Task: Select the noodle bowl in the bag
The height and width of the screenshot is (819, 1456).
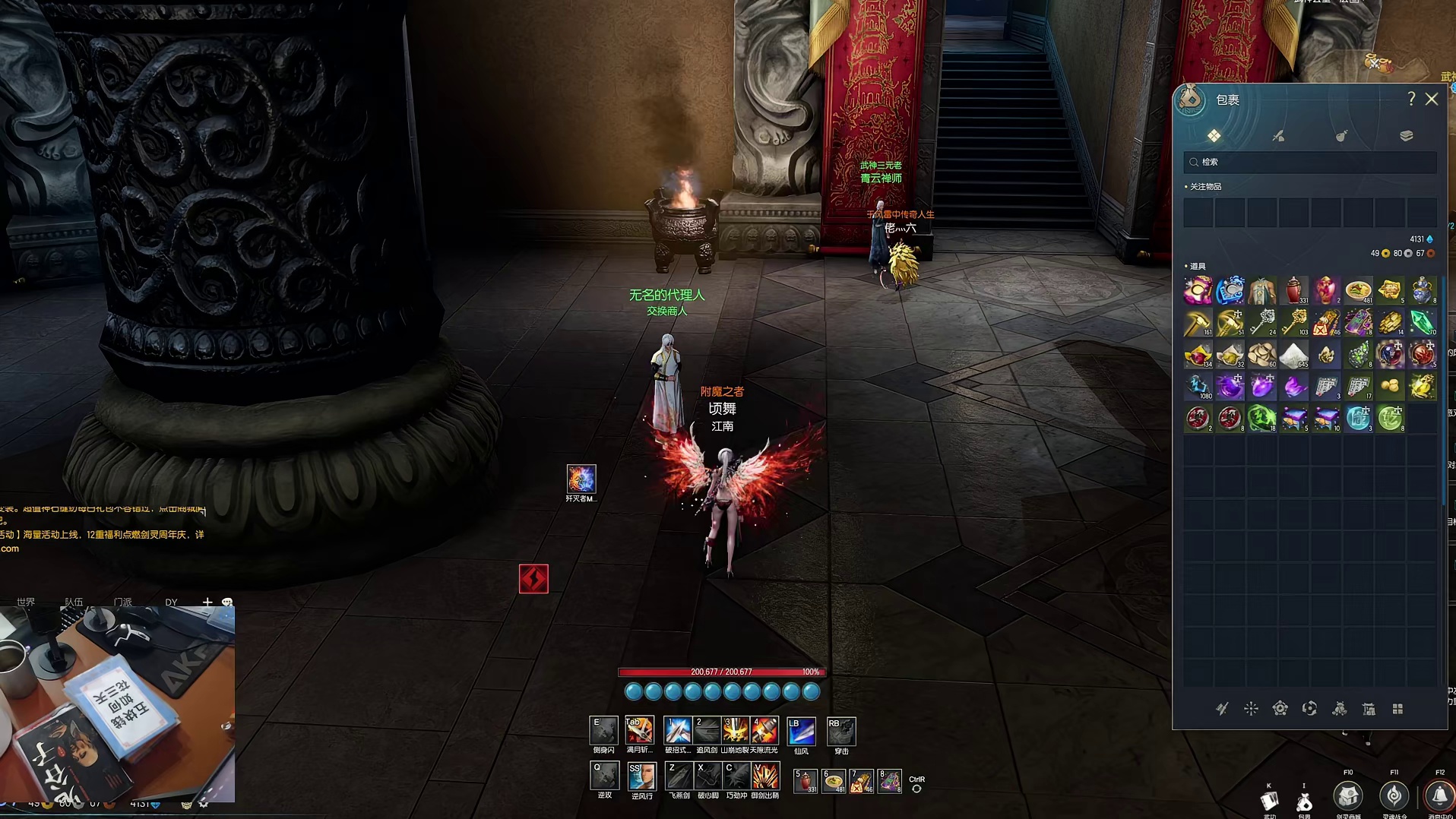Action: point(1358,290)
